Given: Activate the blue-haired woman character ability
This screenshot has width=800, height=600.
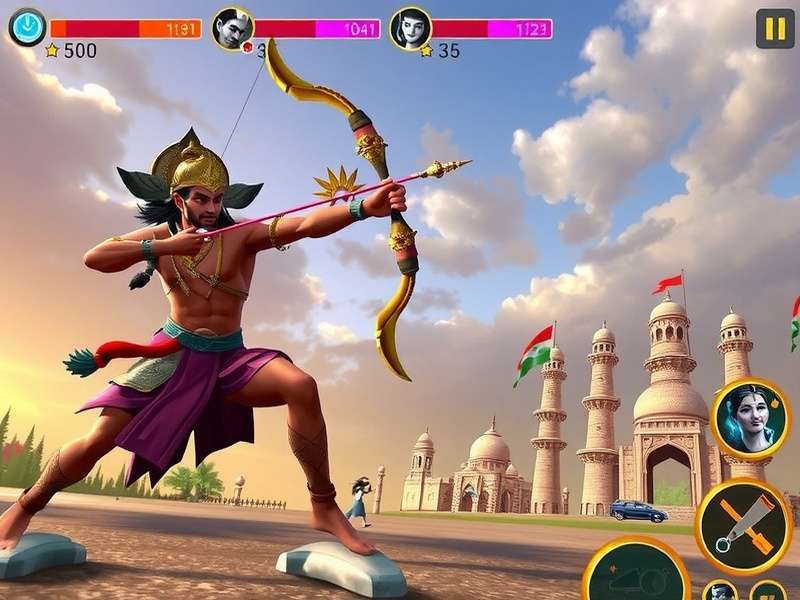Looking at the screenshot, I should click(750, 417).
